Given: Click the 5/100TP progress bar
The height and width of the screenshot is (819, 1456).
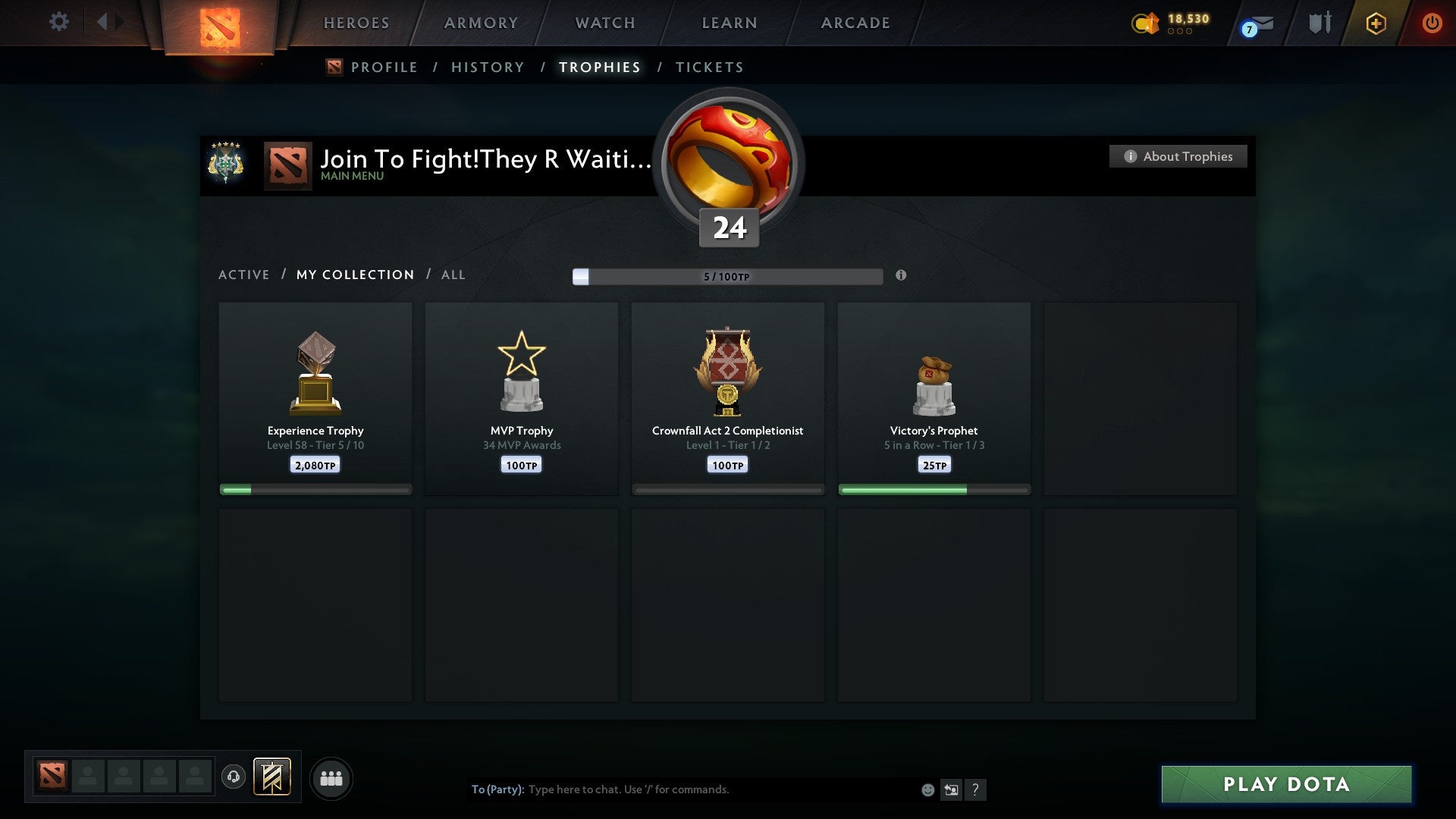Looking at the screenshot, I should pos(728,277).
